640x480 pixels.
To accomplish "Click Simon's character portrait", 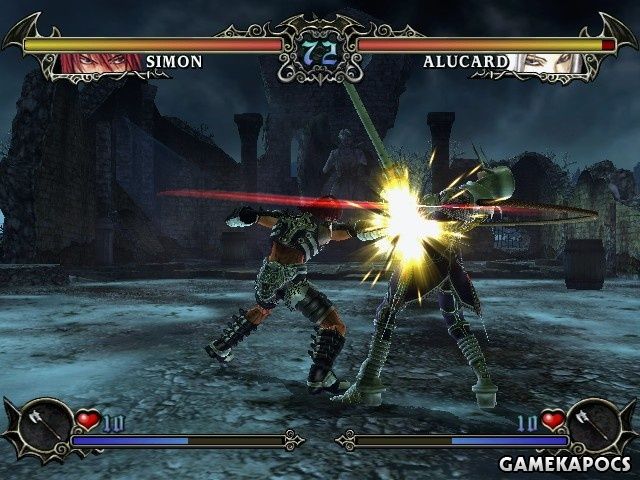I will coord(101,62).
